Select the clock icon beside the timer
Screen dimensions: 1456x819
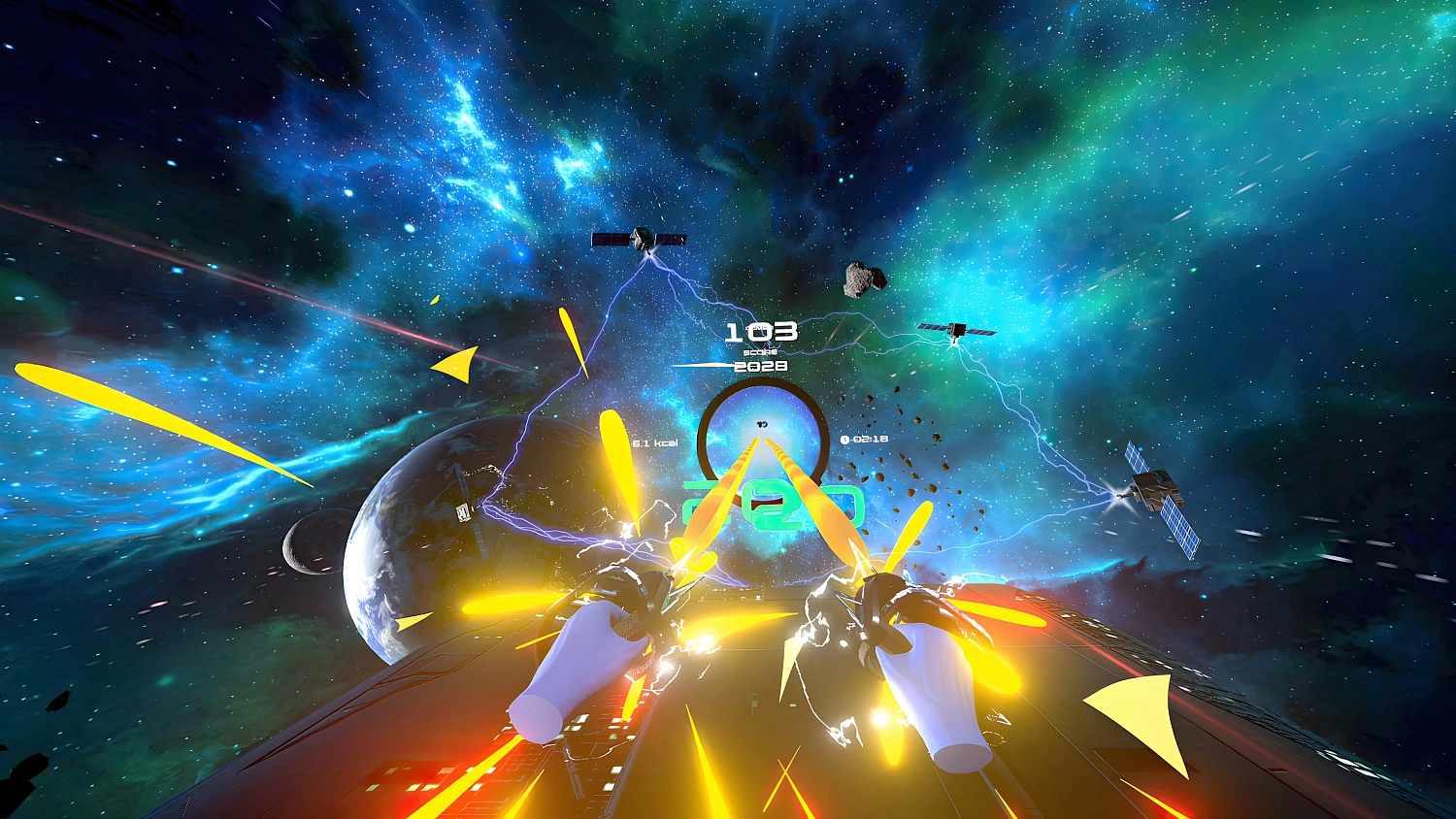click(846, 439)
